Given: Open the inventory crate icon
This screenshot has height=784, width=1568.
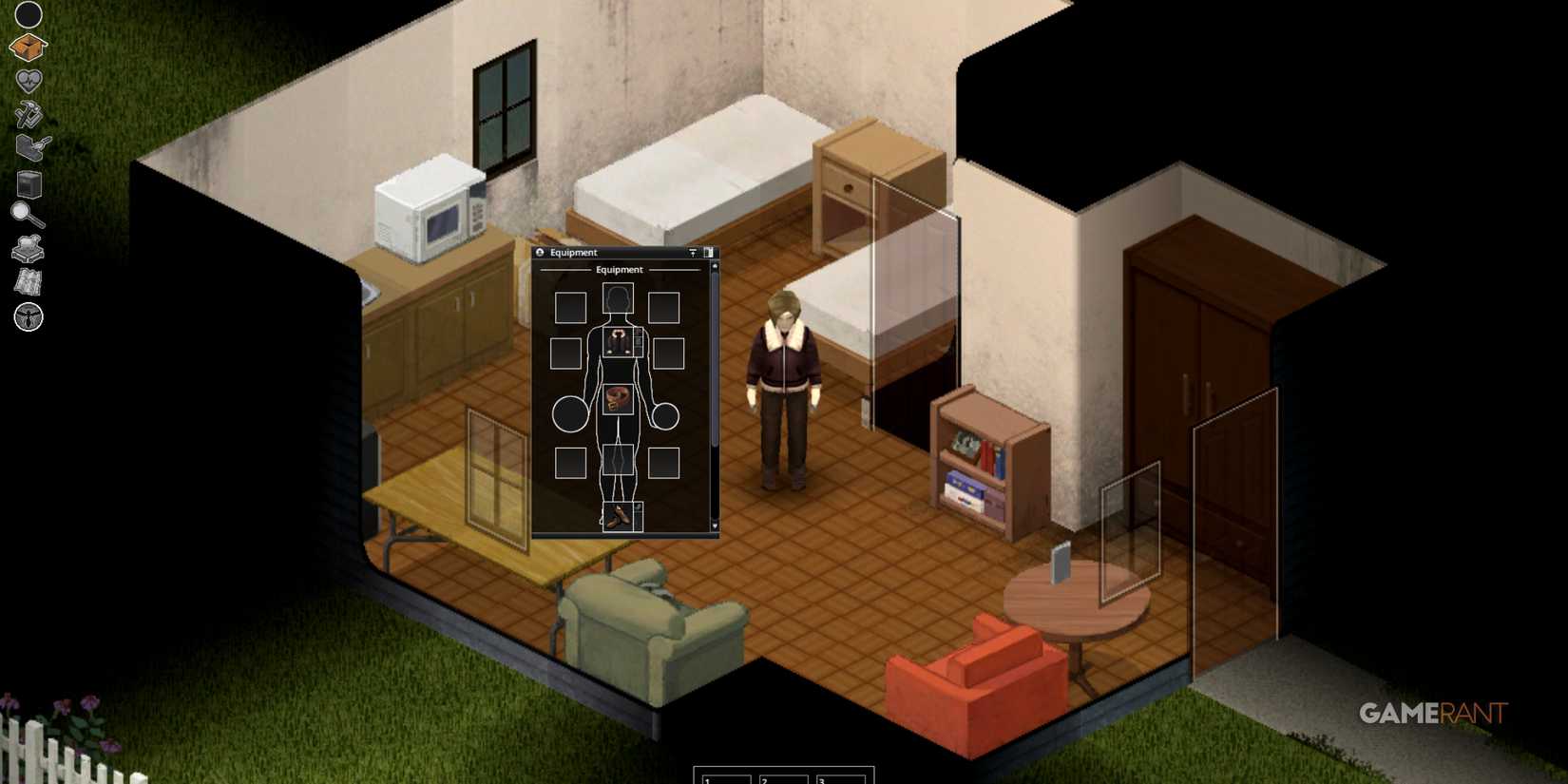Looking at the screenshot, I should [28, 47].
